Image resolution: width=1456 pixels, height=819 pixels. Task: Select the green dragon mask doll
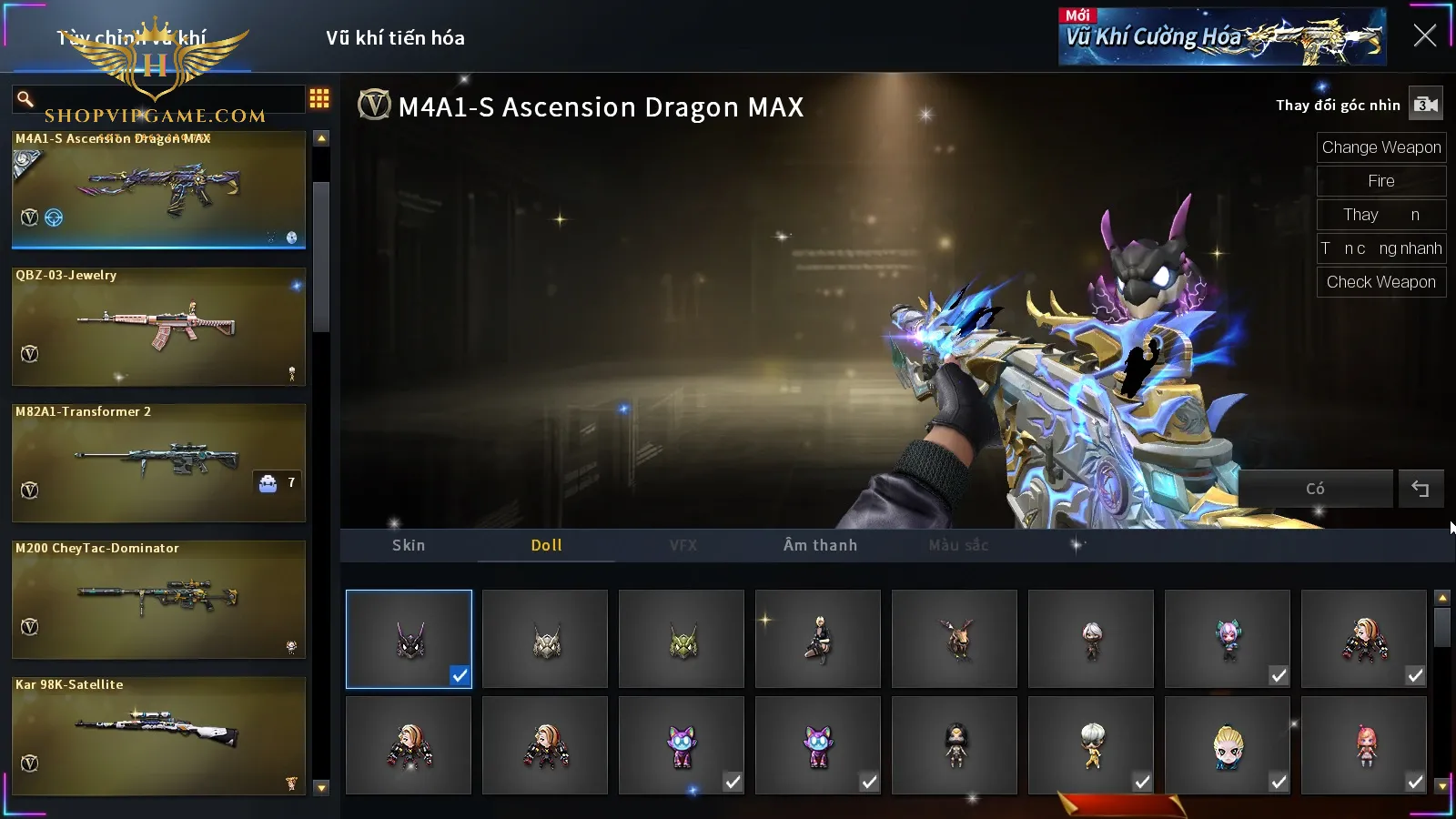(x=682, y=639)
